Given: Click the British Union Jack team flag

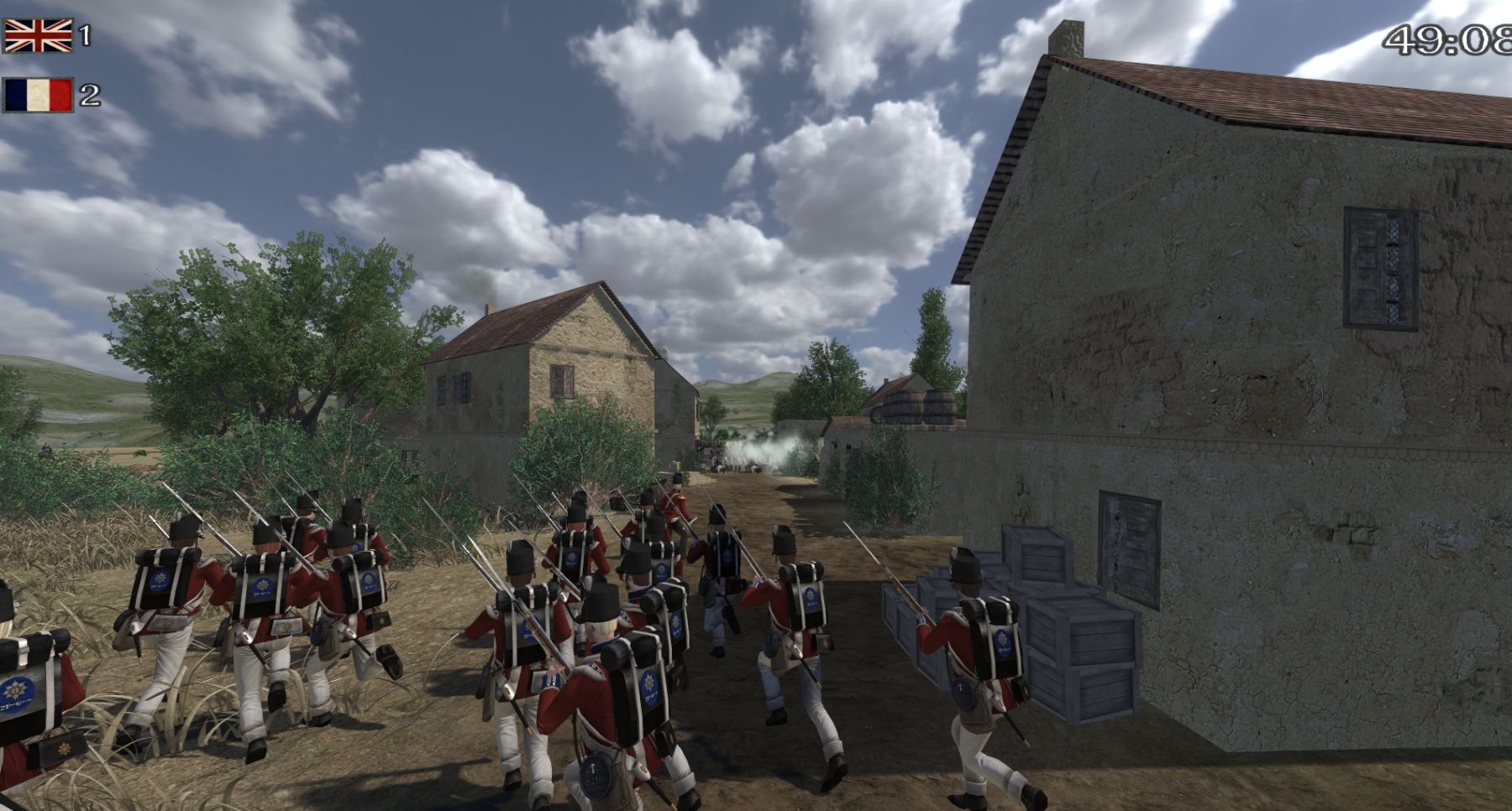Looking at the screenshot, I should coord(39,35).
